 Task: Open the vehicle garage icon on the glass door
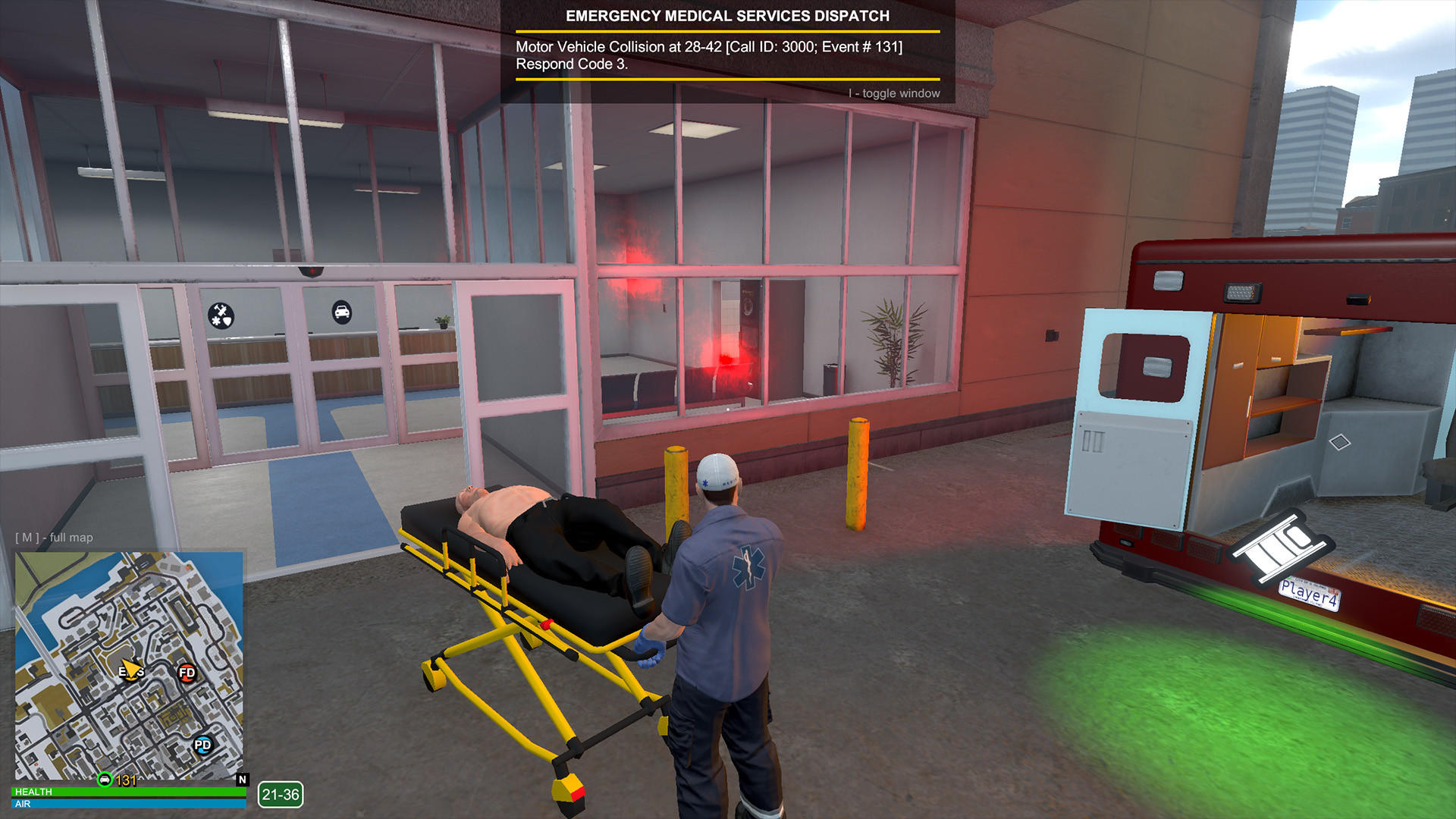pyautogui.click(x=343, y=312)
